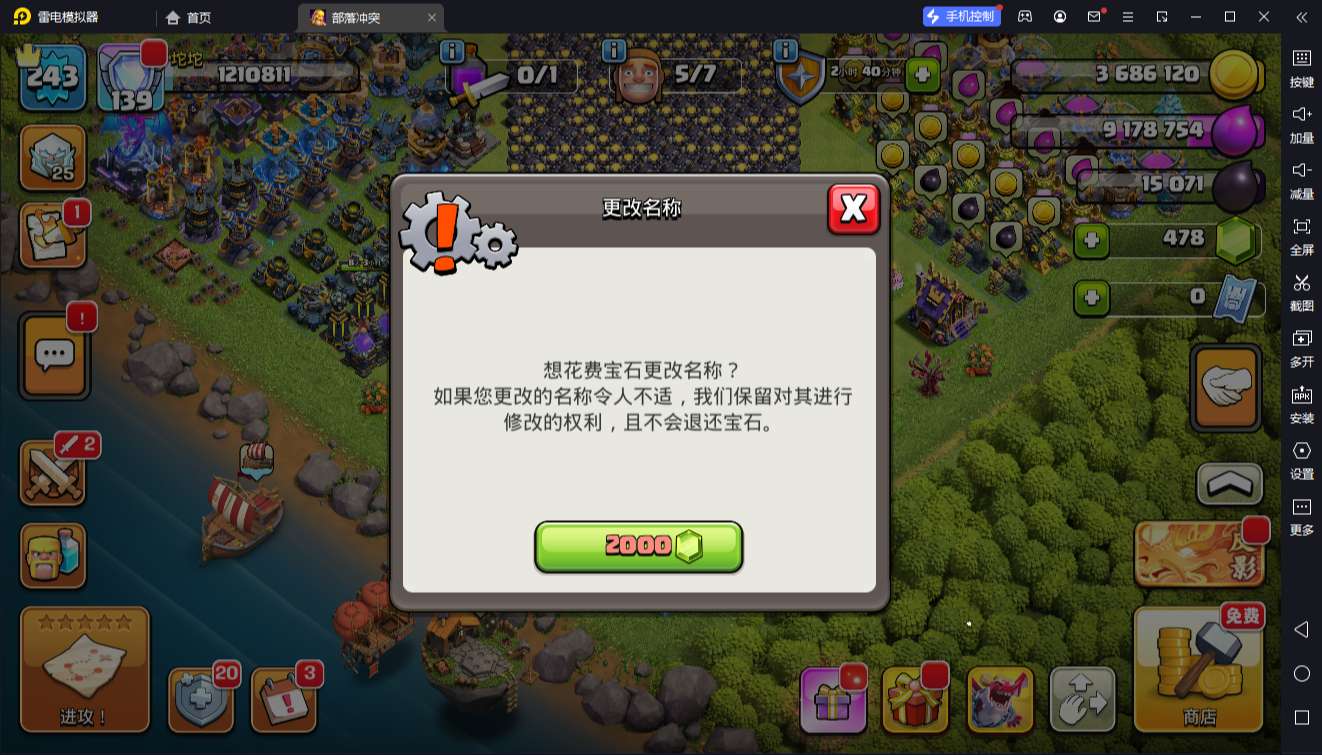The width and height of the screenshot is (1322, 755).
Task: Confirm name change for 2000 gems
Action: click(x=639, y=546)
